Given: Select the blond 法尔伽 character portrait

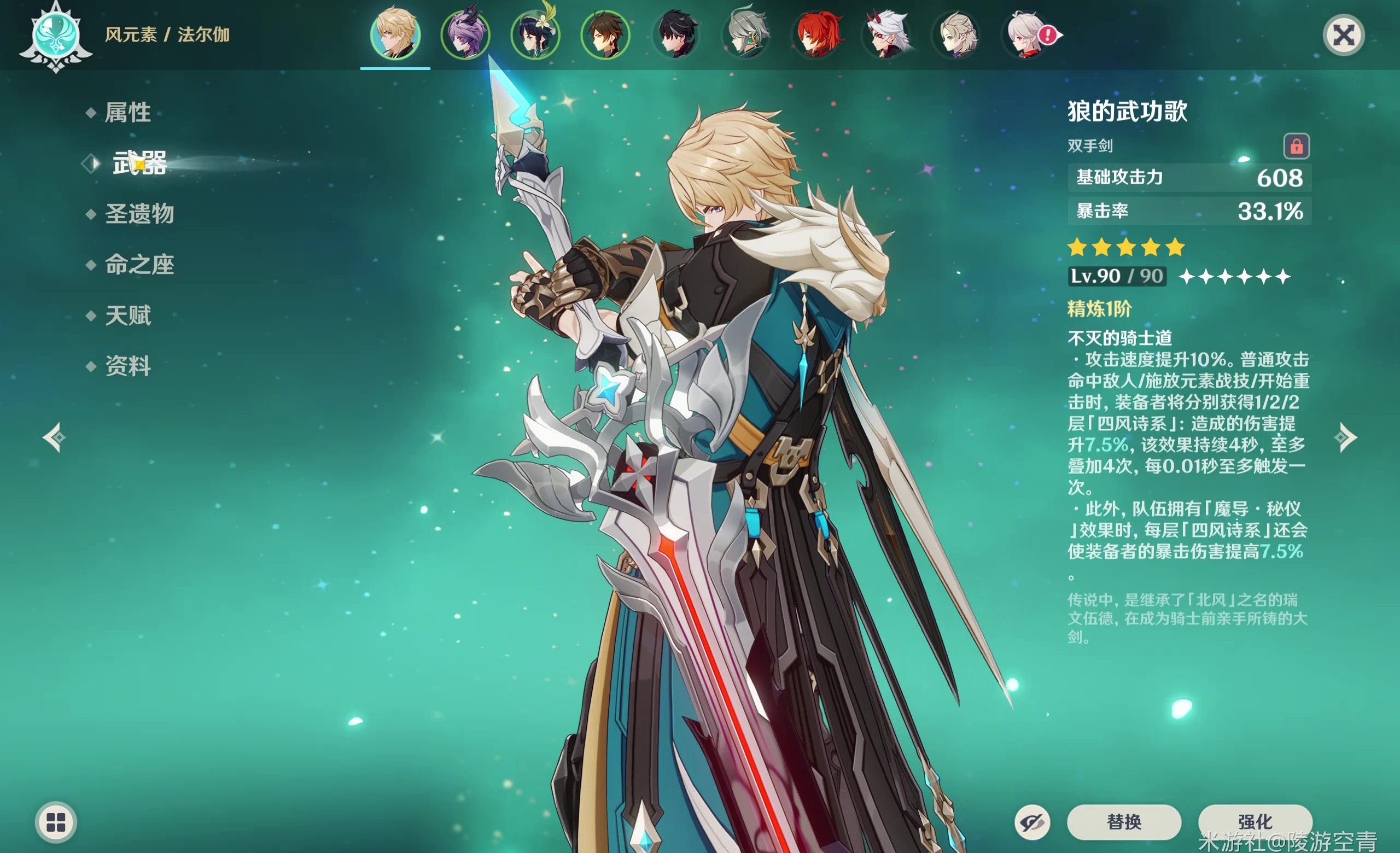Looking at the screenshot, I should click(x=395, y=34).
